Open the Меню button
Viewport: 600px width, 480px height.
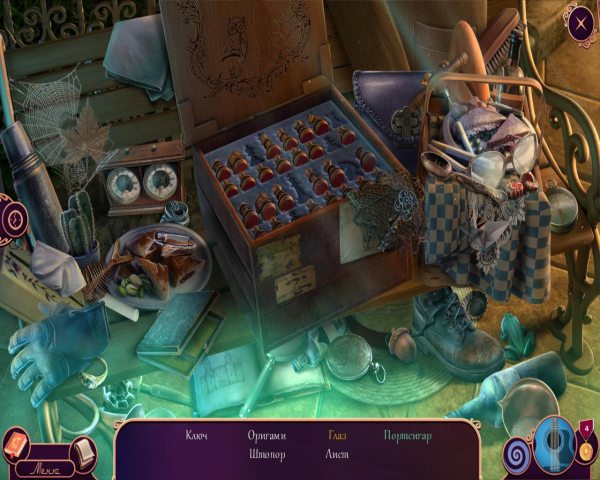coord(43,467)
